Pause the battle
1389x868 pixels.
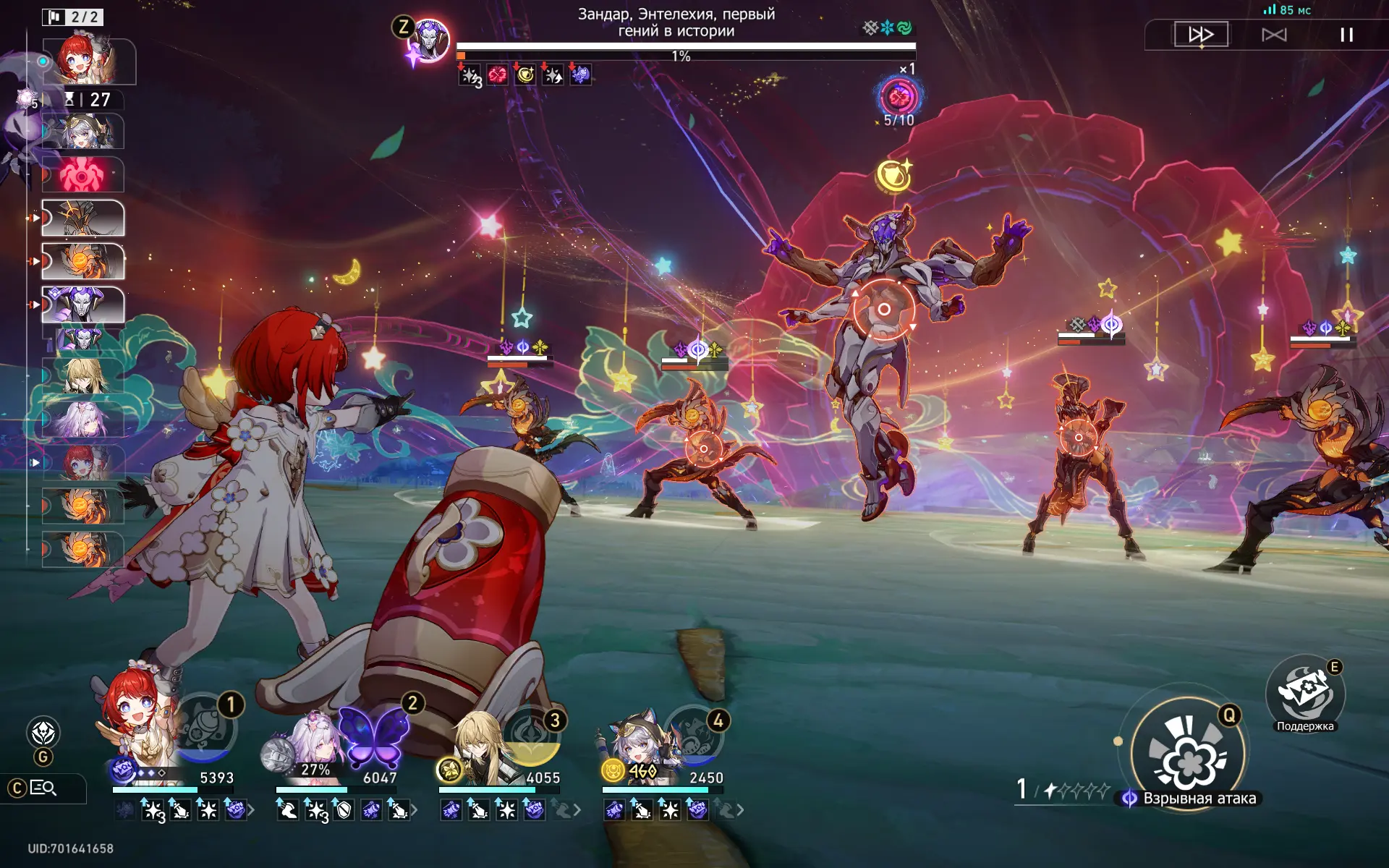coord(1346,35)
